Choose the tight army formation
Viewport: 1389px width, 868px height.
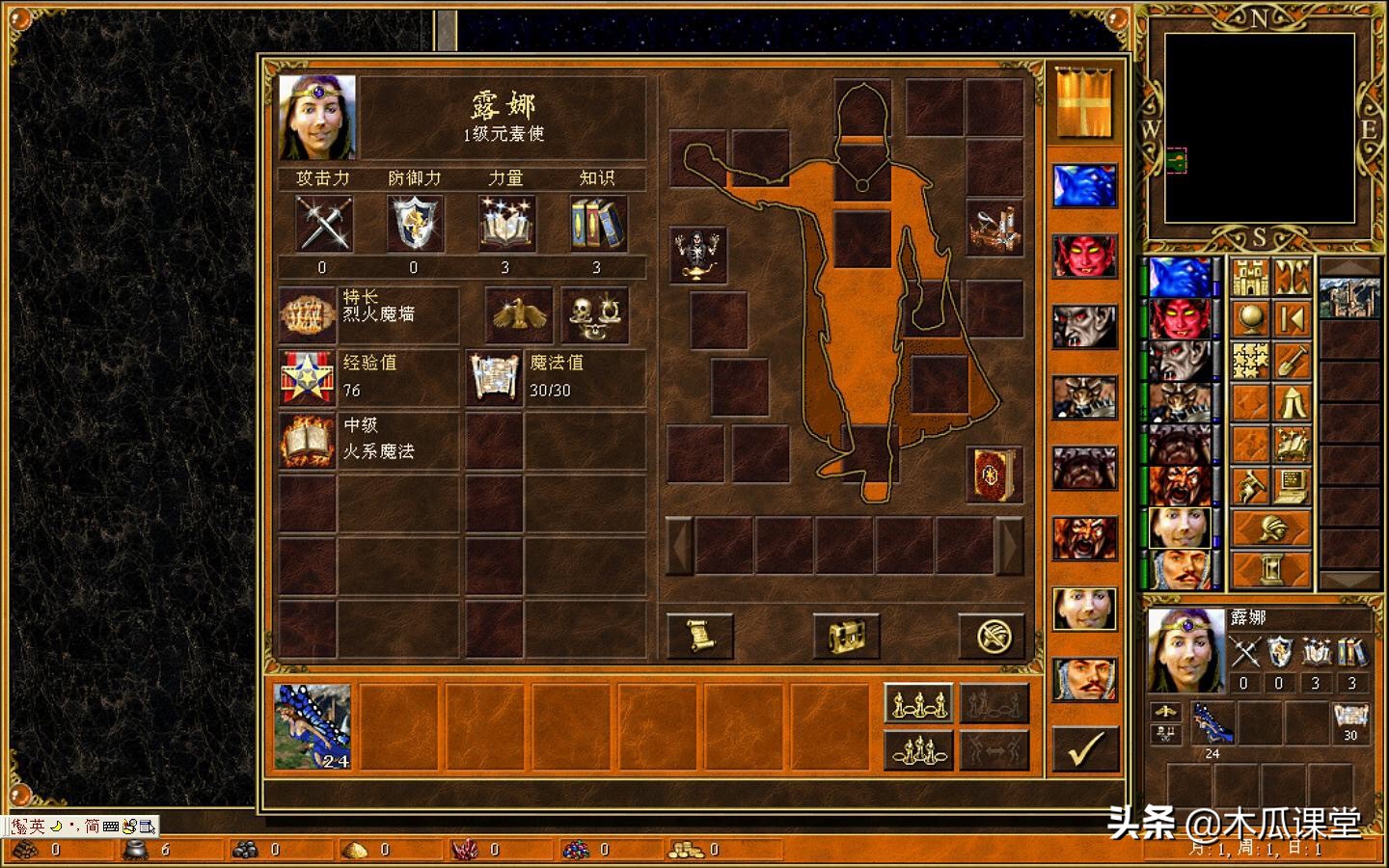[917, 749]
